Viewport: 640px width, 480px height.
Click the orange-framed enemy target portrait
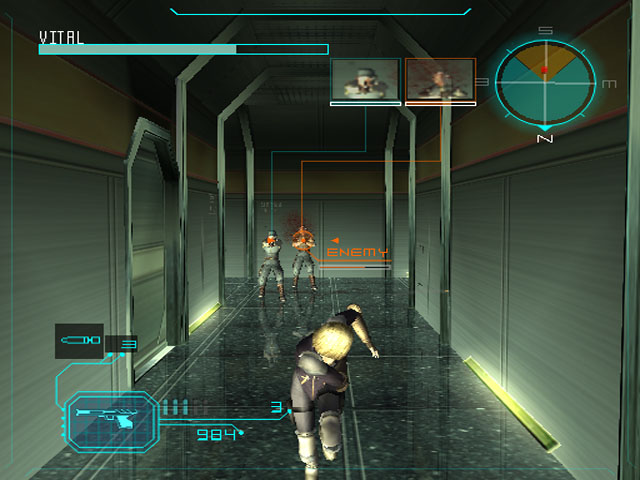440,79
